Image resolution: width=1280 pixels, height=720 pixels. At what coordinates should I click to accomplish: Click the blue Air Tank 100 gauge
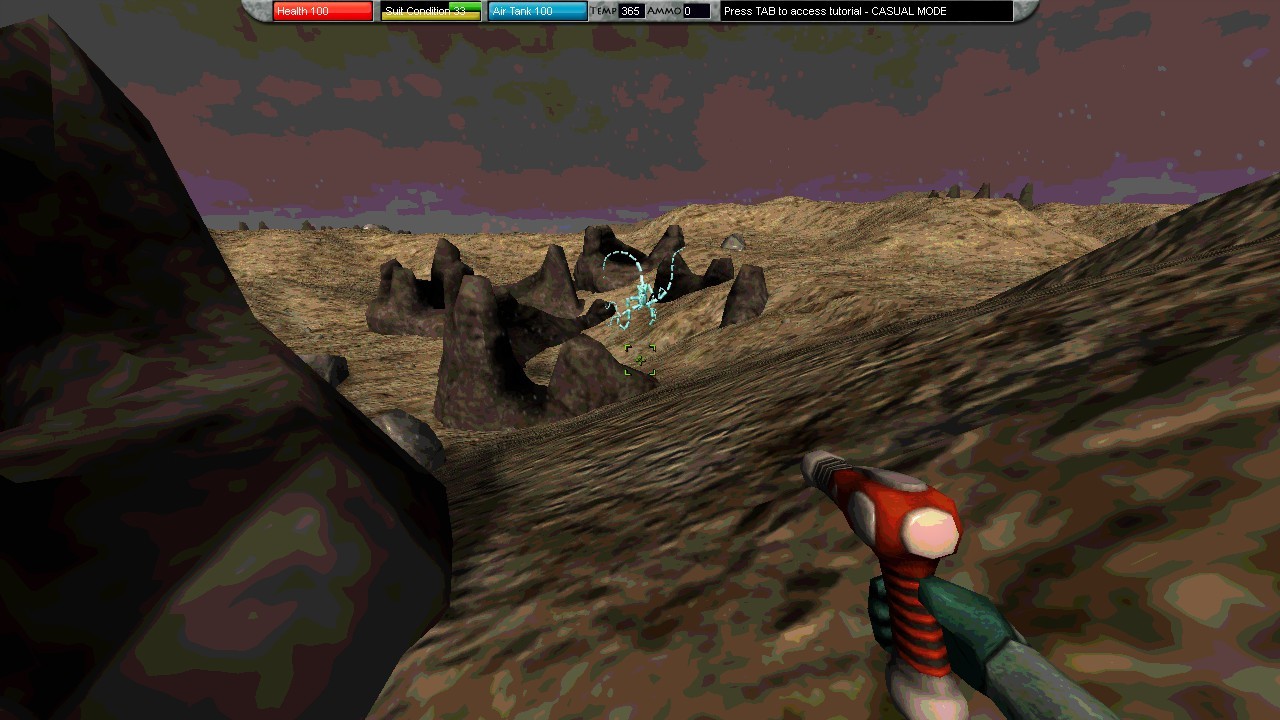click(x=537, y=11)
